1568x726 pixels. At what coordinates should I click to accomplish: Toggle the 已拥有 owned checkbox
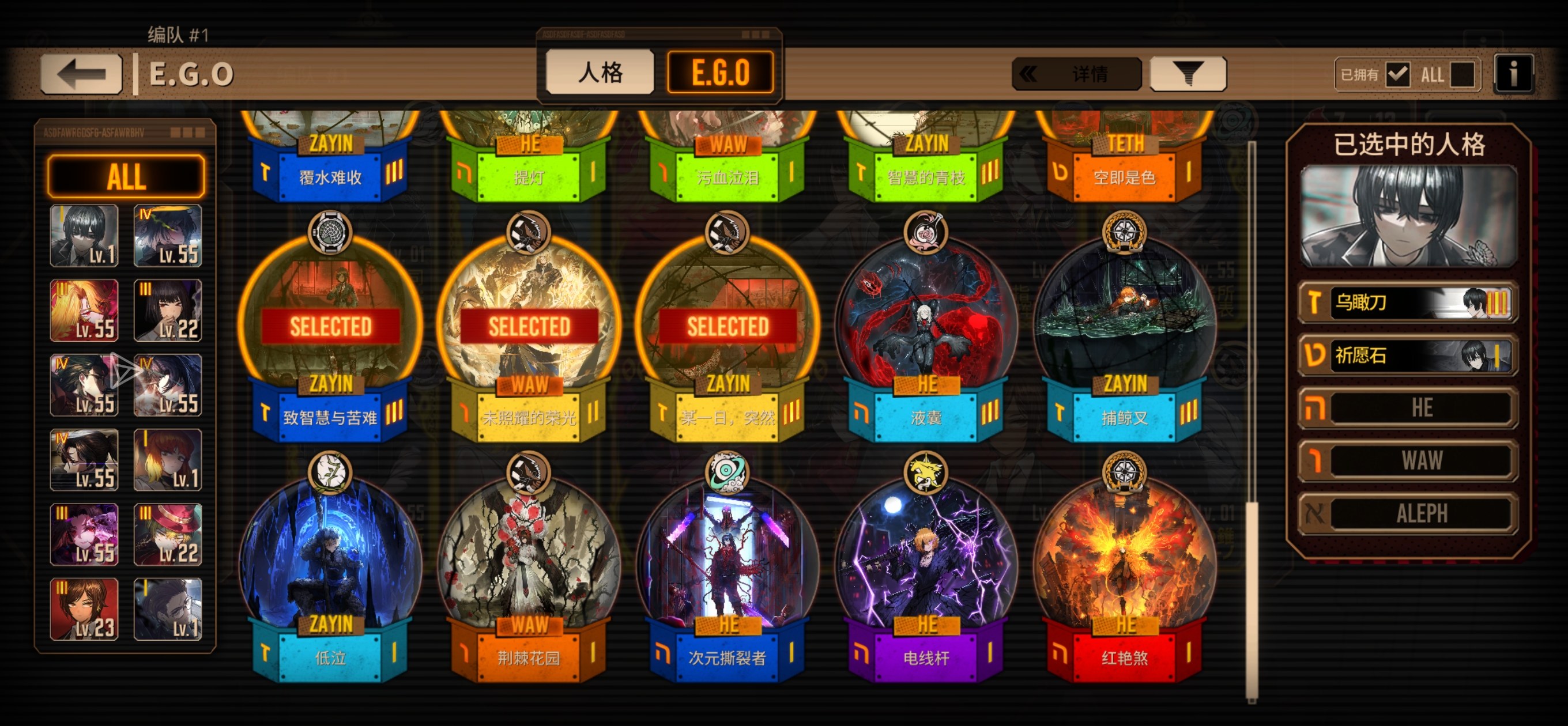click(x=1397, y=75)
